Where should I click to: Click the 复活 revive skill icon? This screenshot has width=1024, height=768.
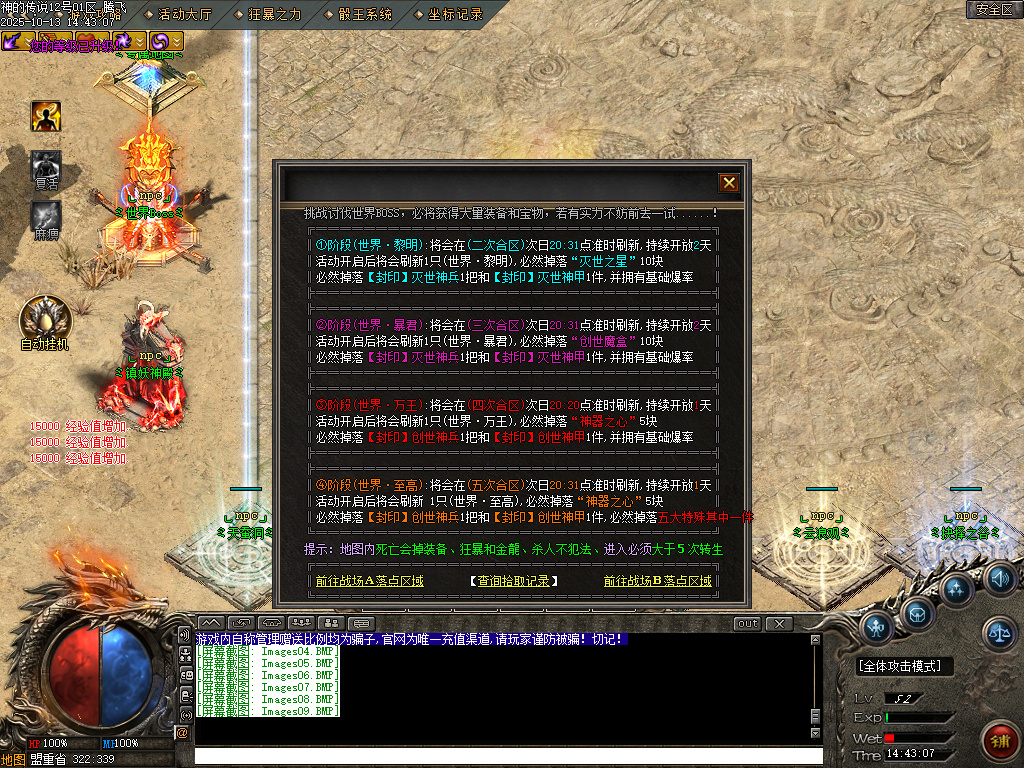point(46,165)
